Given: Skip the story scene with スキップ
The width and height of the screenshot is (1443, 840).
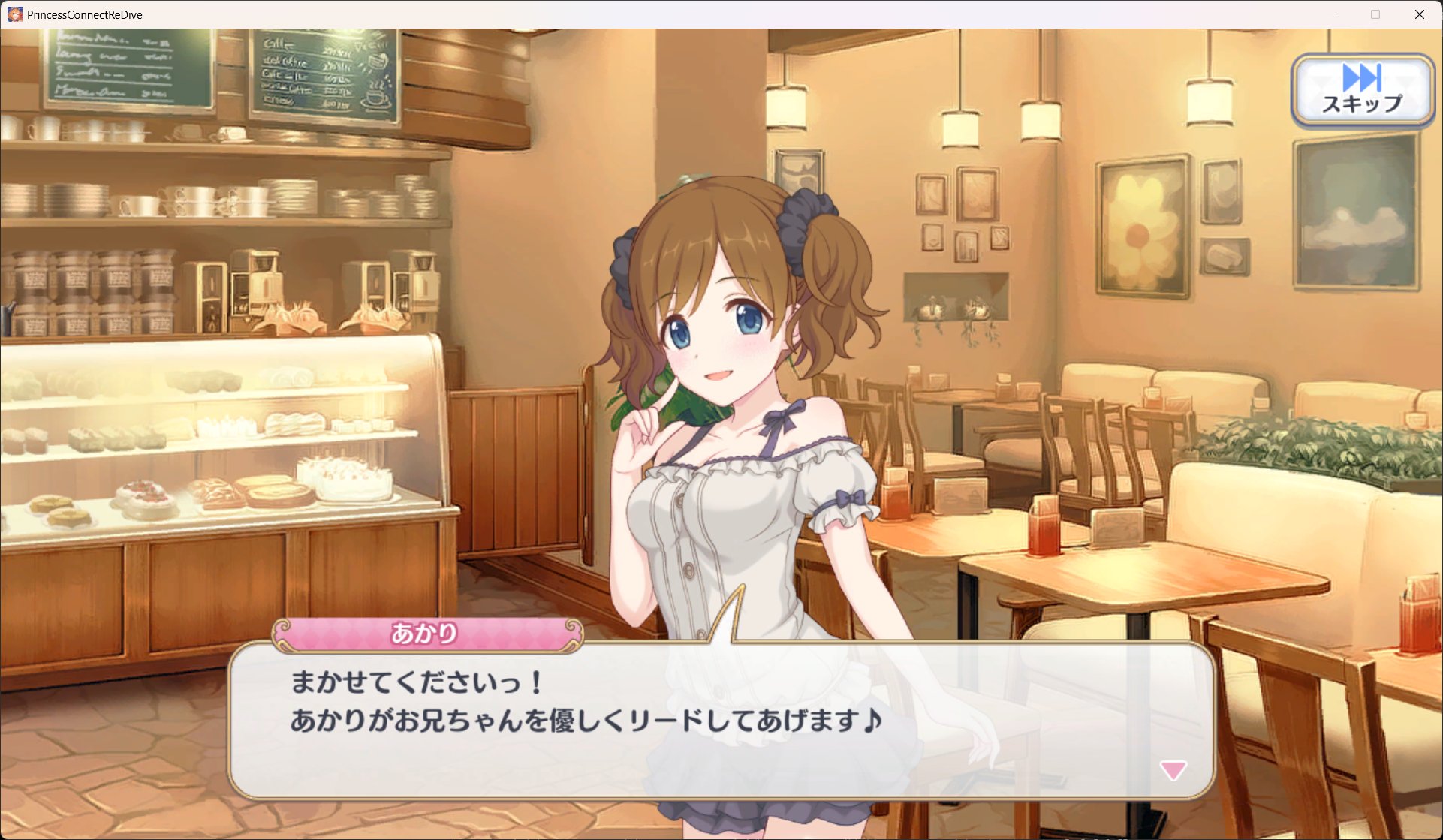Looking at the screenshot, I should click(1362, 90).
